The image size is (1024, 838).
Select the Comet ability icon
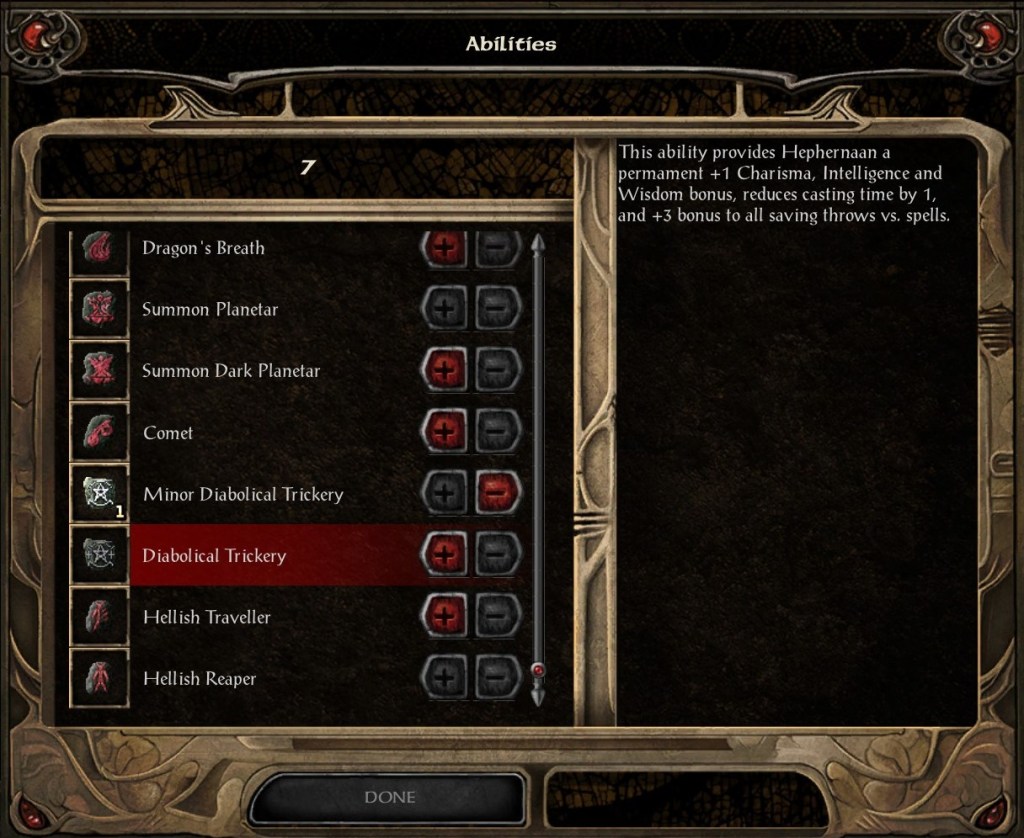[101, 432]
